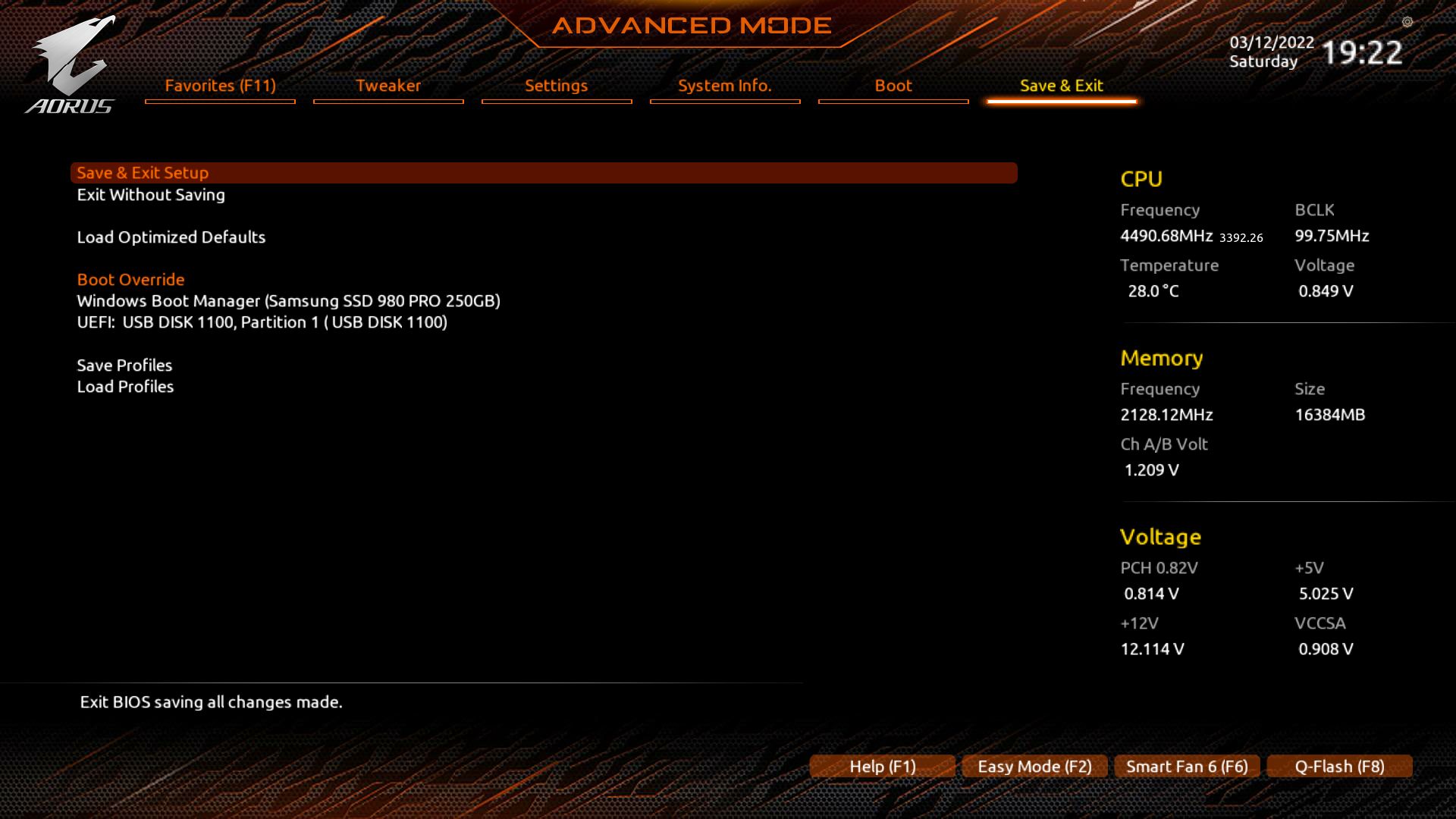The width and height of the screenshot is (1456, 819).
Task: Select Exit Without Saving
Action: 151,195
